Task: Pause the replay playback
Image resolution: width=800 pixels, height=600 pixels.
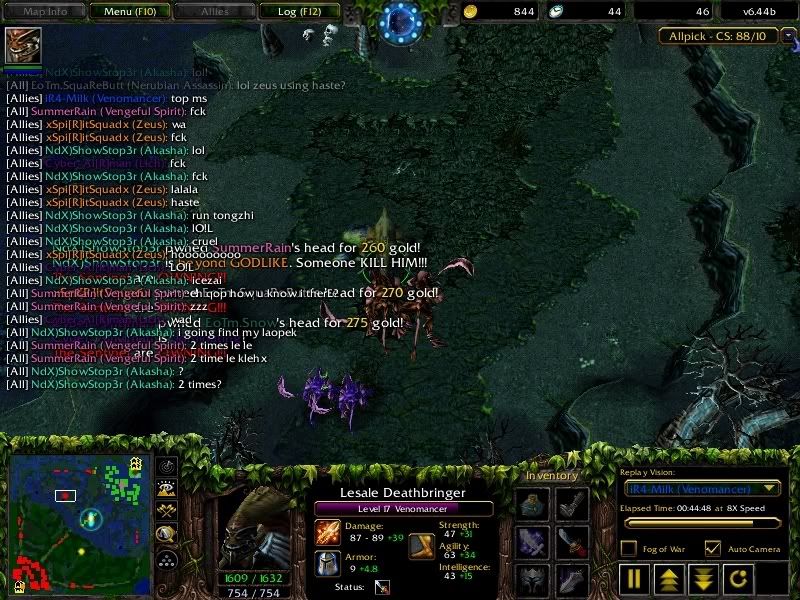Action: tap(634, 578)
